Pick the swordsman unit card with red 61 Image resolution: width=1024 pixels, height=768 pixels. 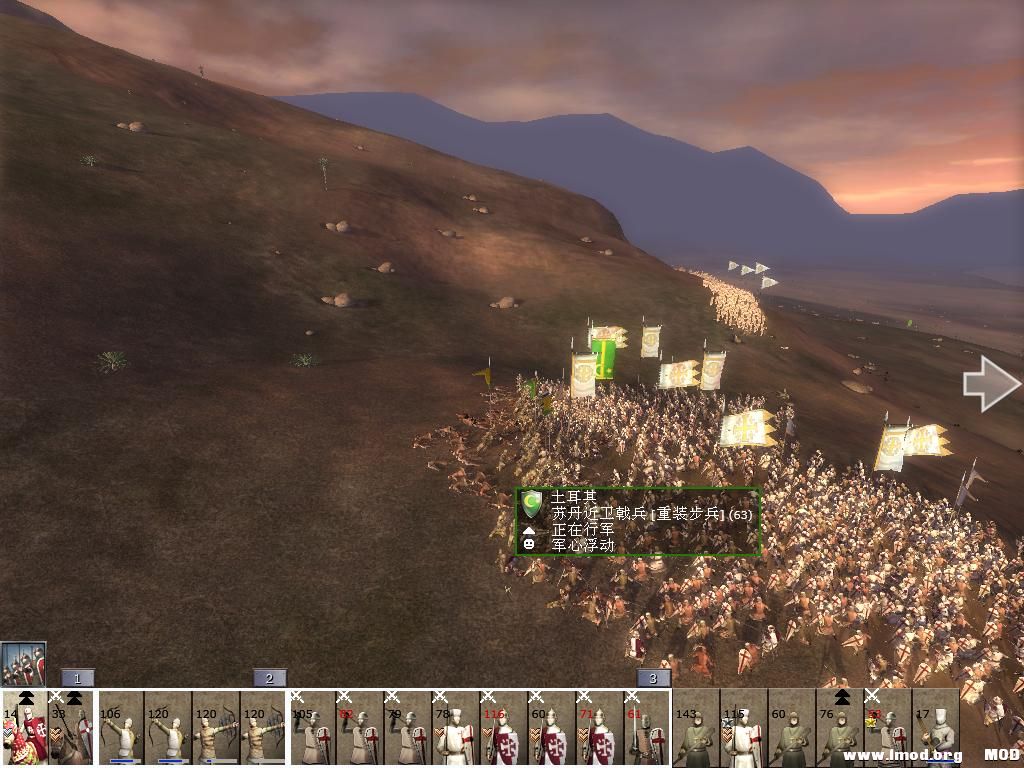click(x=646, y=730)
